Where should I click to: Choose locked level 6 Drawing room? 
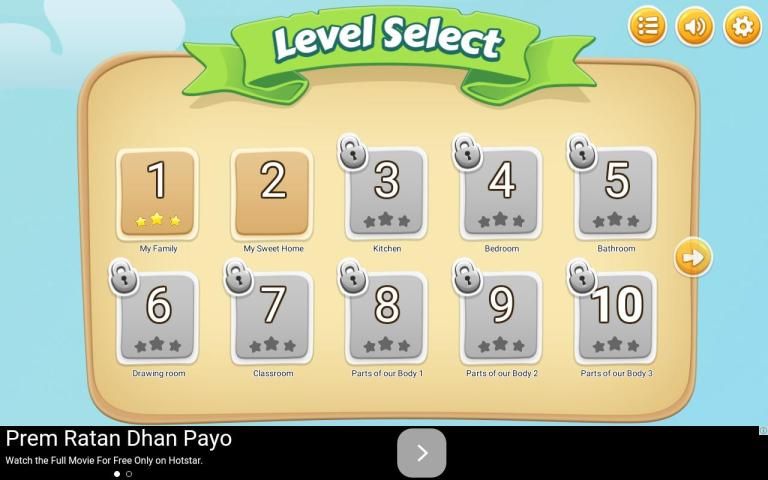coord(158,318)
